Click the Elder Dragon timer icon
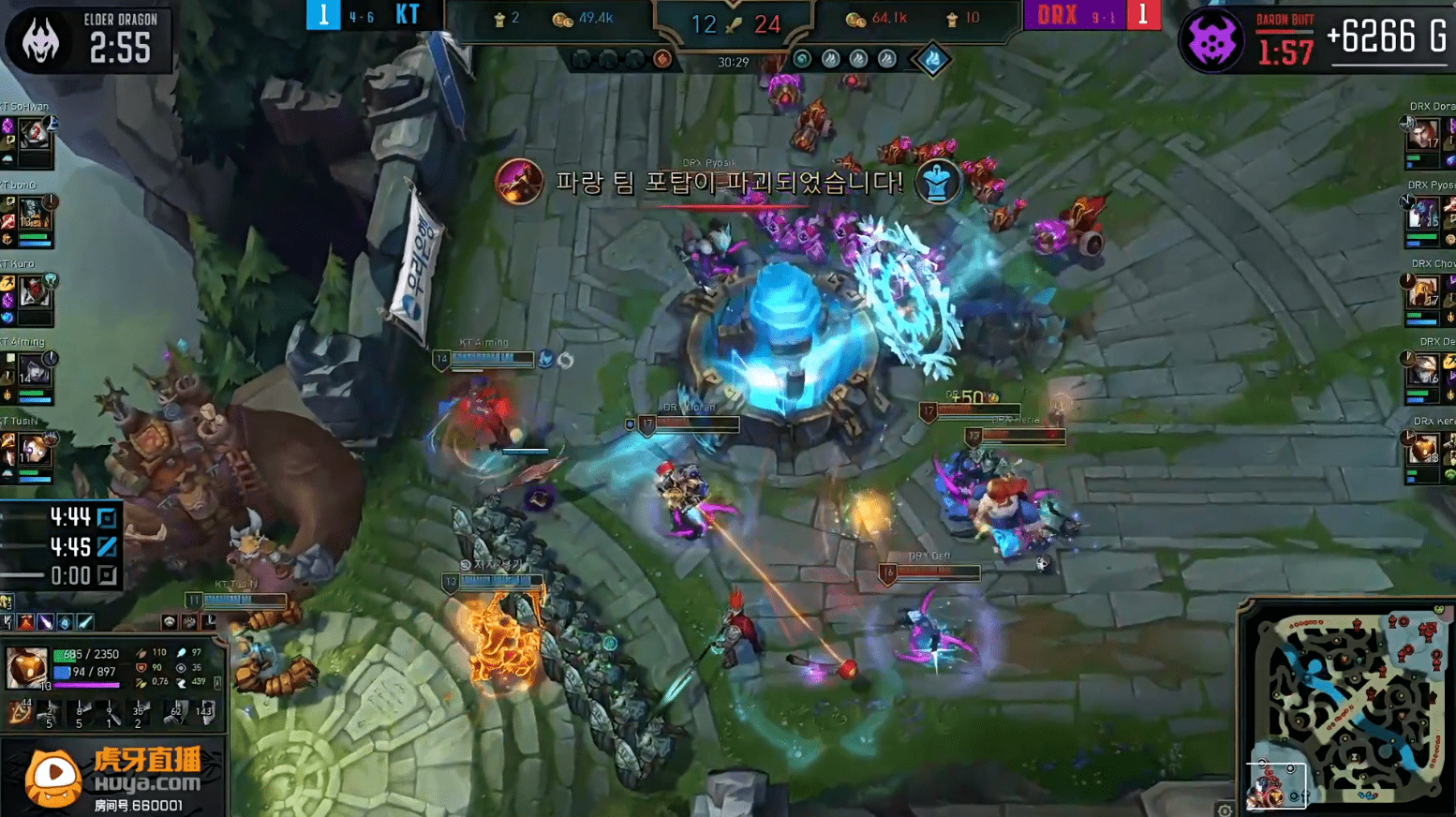 39,40
